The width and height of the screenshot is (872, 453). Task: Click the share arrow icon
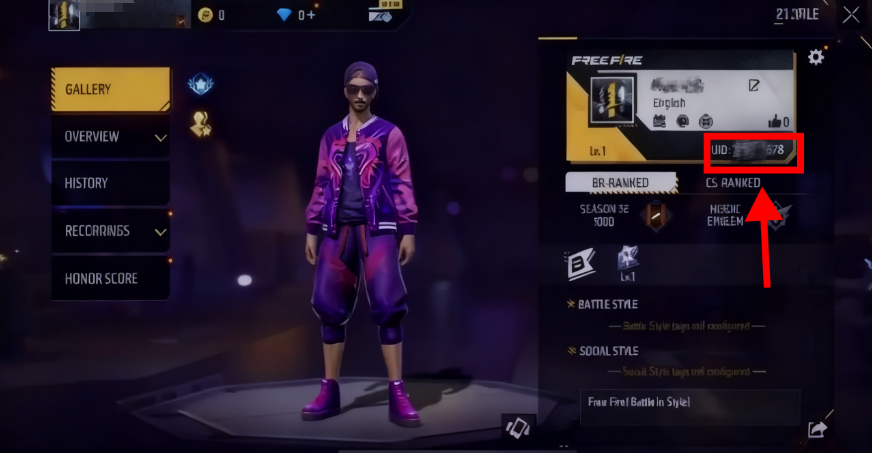pos(817,429)
